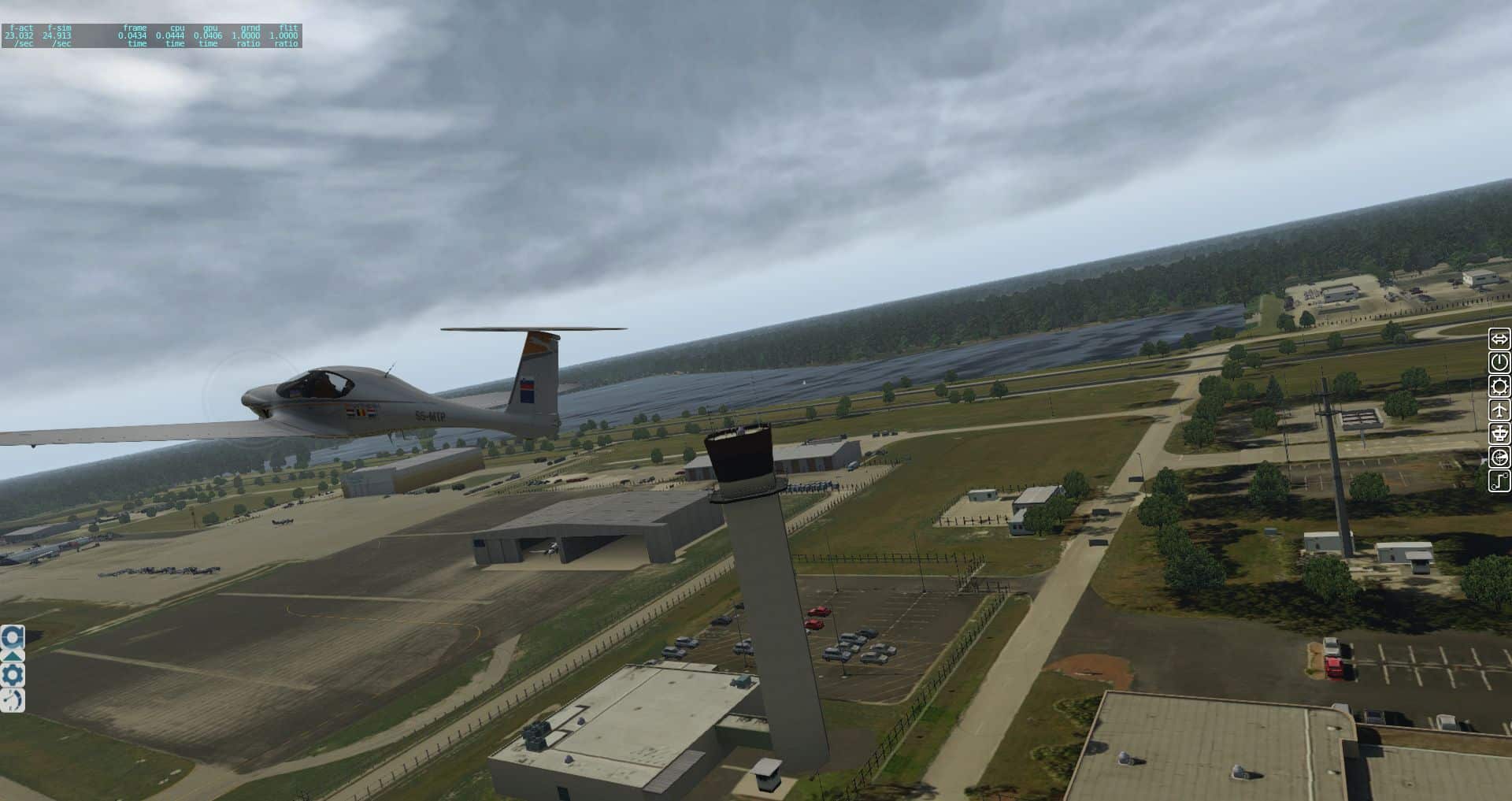The image size is (1512, 801).
Task: Toggle the teal triangle arrow button
Action: [x=13, y=655]
